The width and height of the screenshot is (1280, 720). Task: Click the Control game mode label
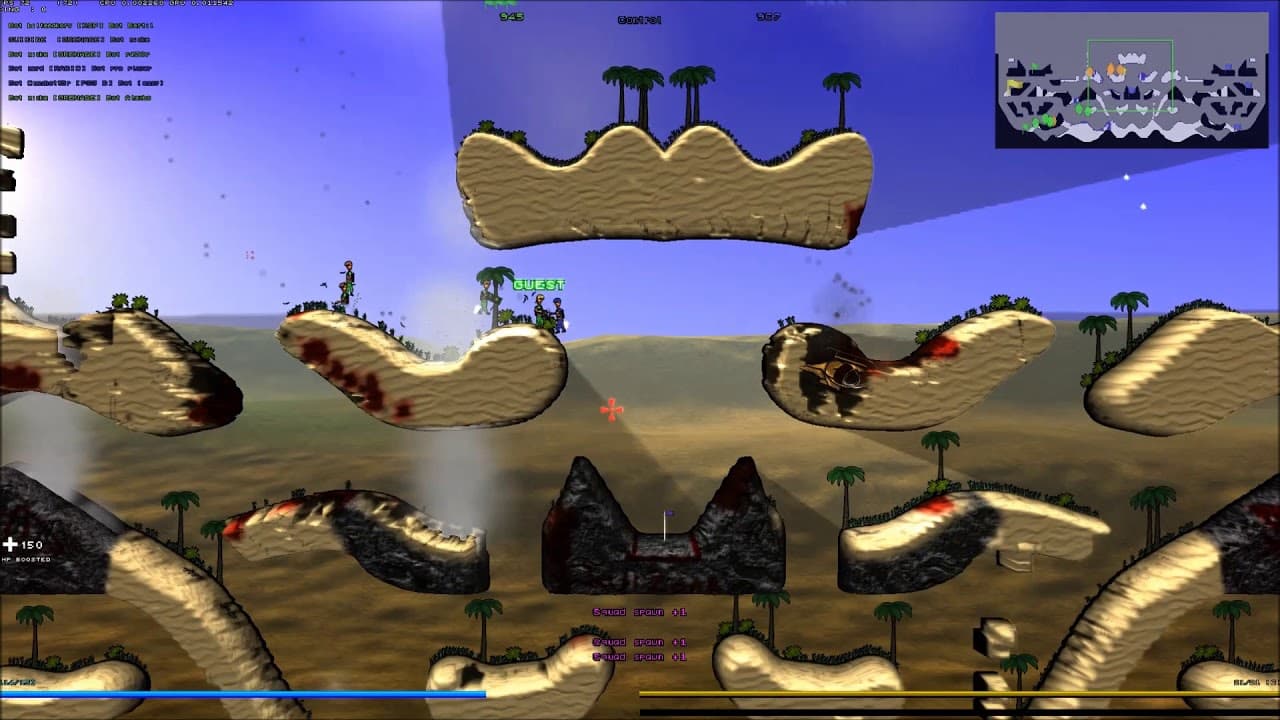[x=640, y=17]
